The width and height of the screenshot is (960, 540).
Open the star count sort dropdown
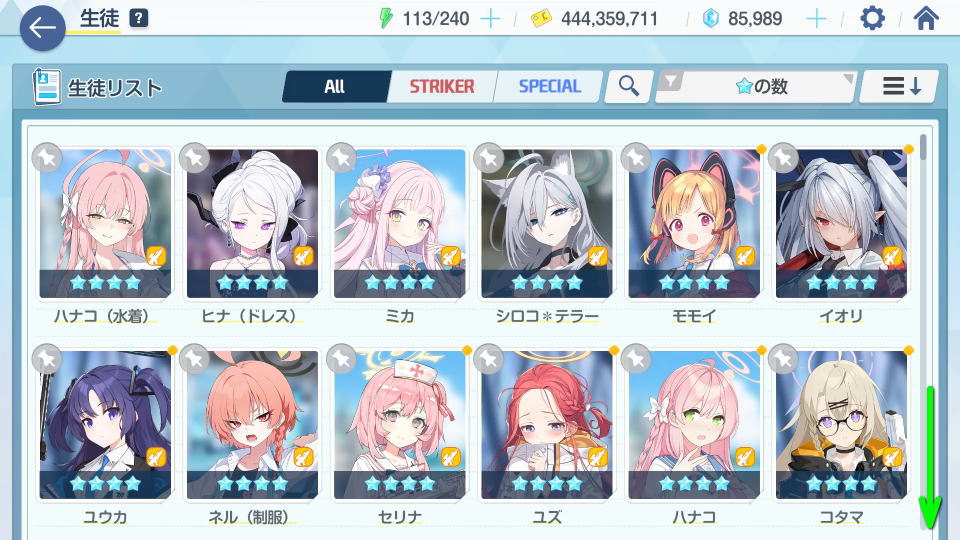pos(757,87)
